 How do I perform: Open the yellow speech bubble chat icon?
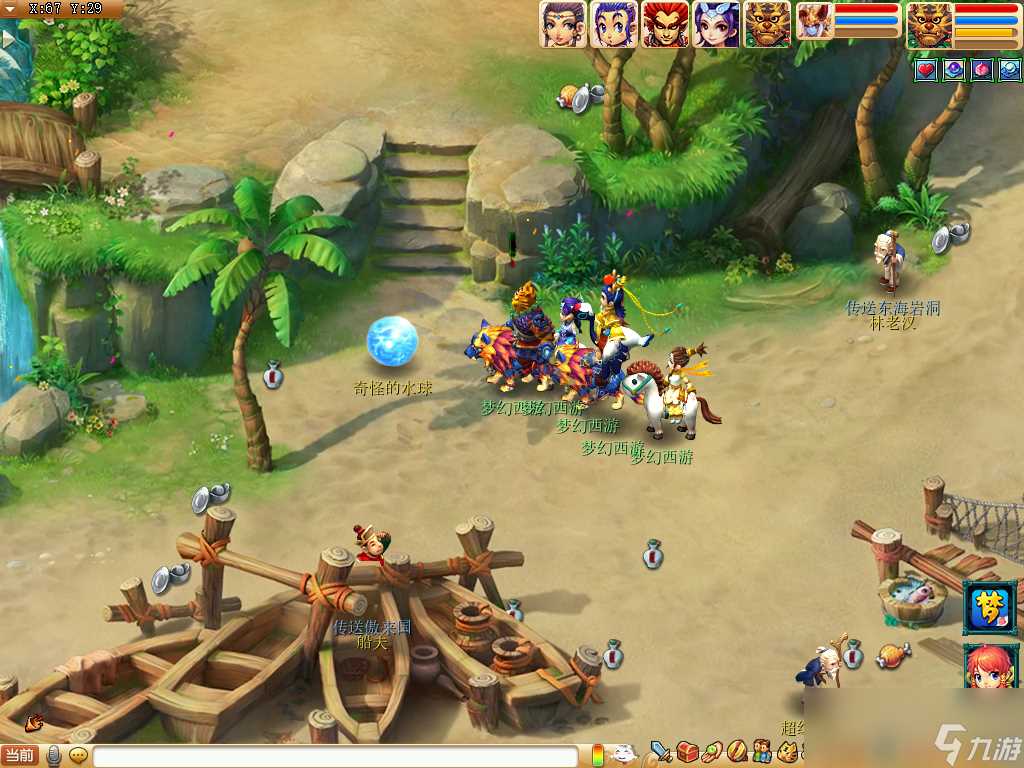point(78,756)
